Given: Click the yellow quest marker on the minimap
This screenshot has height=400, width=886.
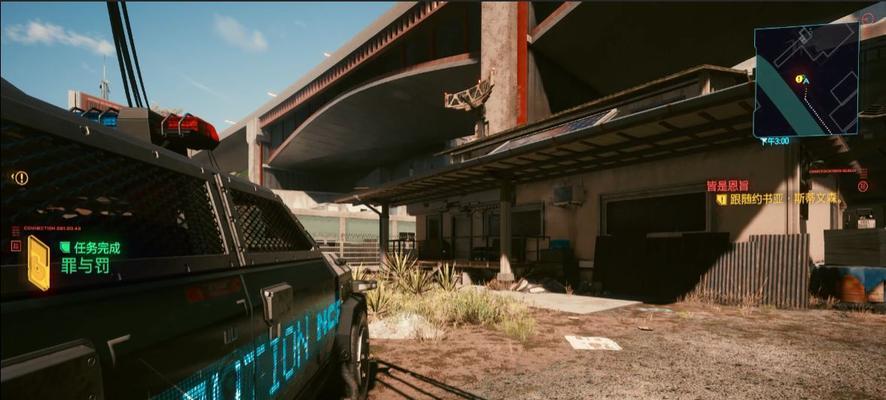Looking at the screenshot, I should [x=798, y=78].
